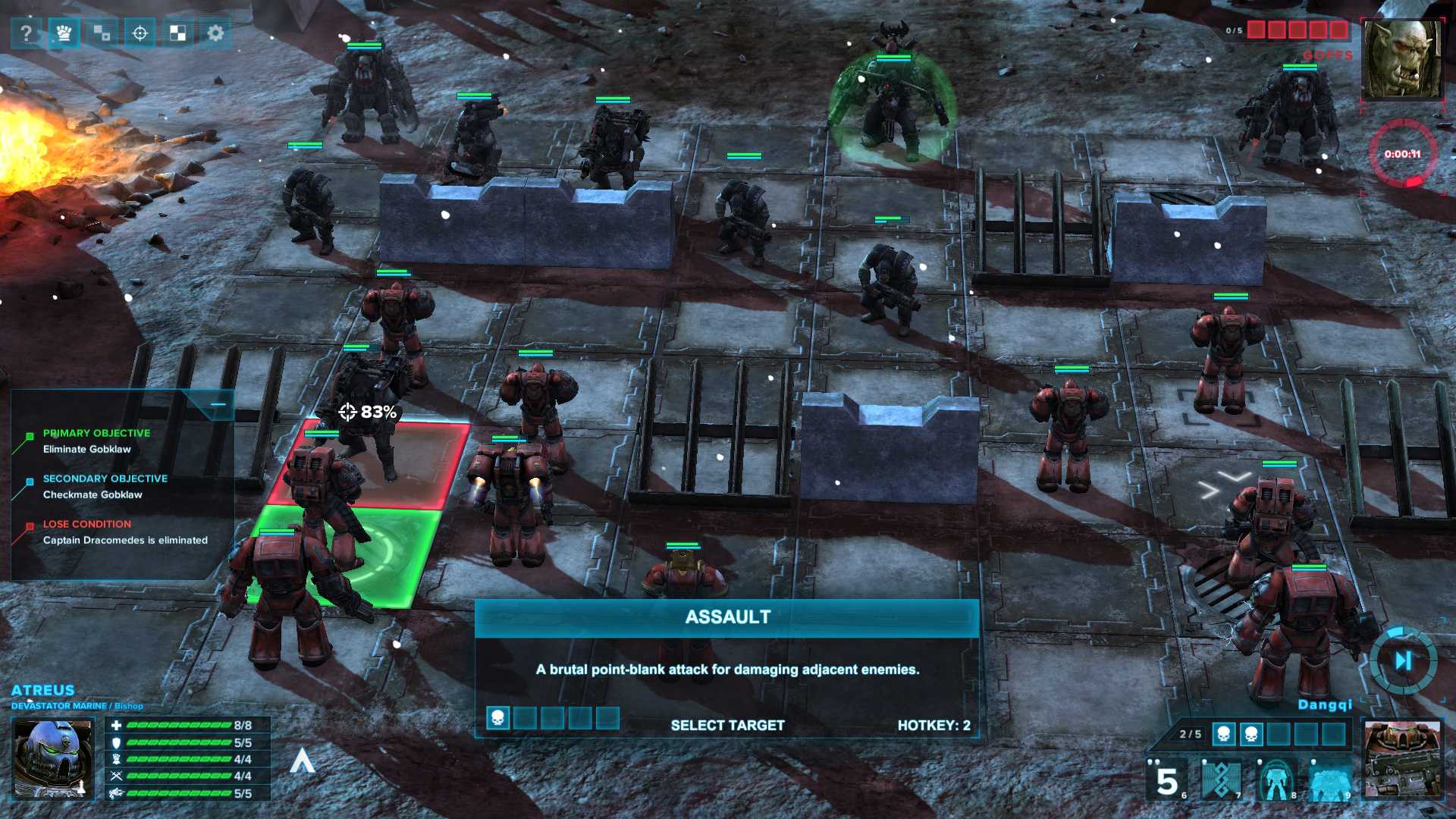This screenshot has width=1456, height=819.
Task: Toggle the checkerboard grid icon
Action: coord(177,33)
